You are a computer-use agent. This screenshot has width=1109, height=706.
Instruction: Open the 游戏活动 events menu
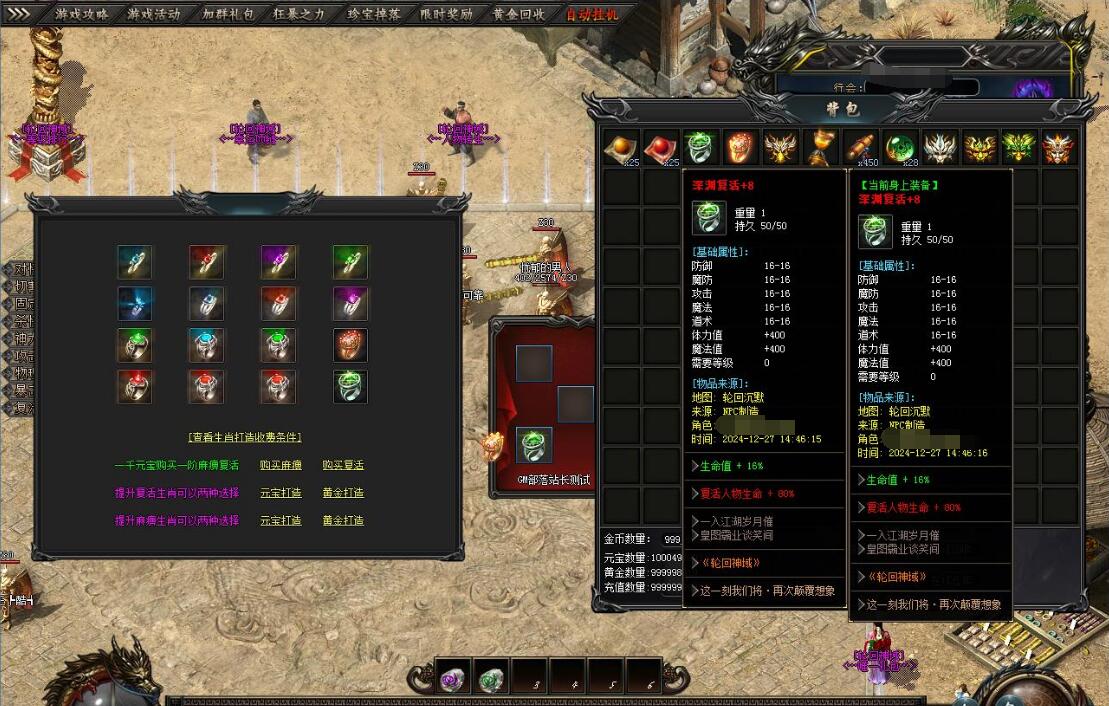tap(154, 14)
